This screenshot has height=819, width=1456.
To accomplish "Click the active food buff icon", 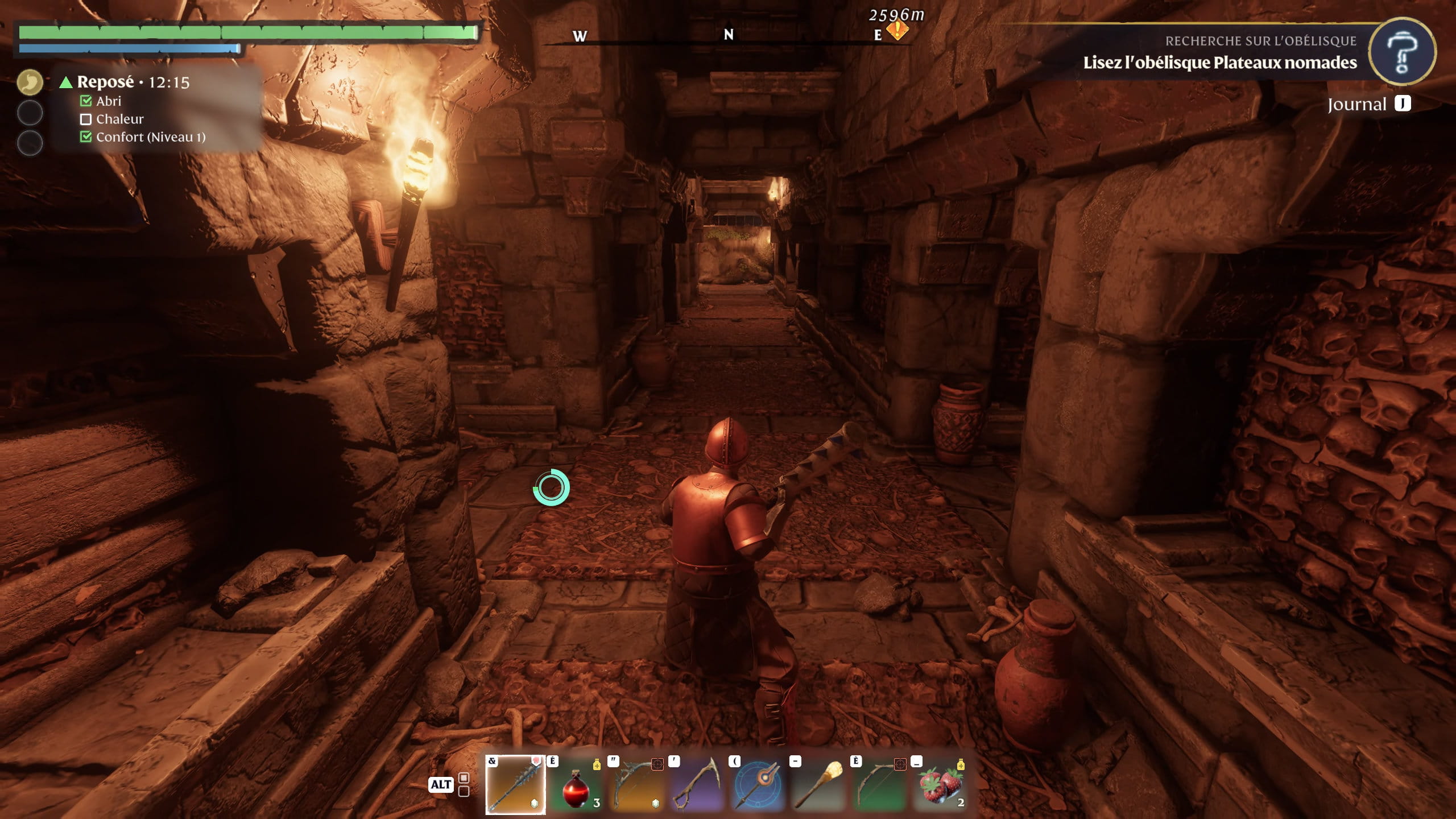I will click(30, 82).
